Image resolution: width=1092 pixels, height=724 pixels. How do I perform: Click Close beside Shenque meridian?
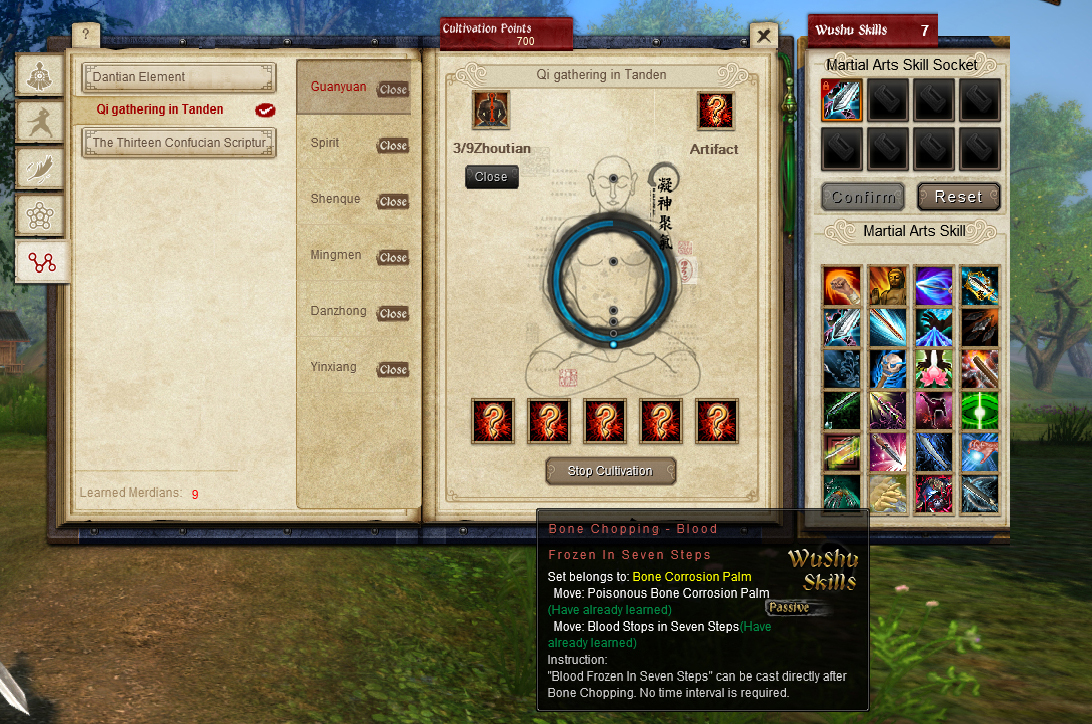392,201
